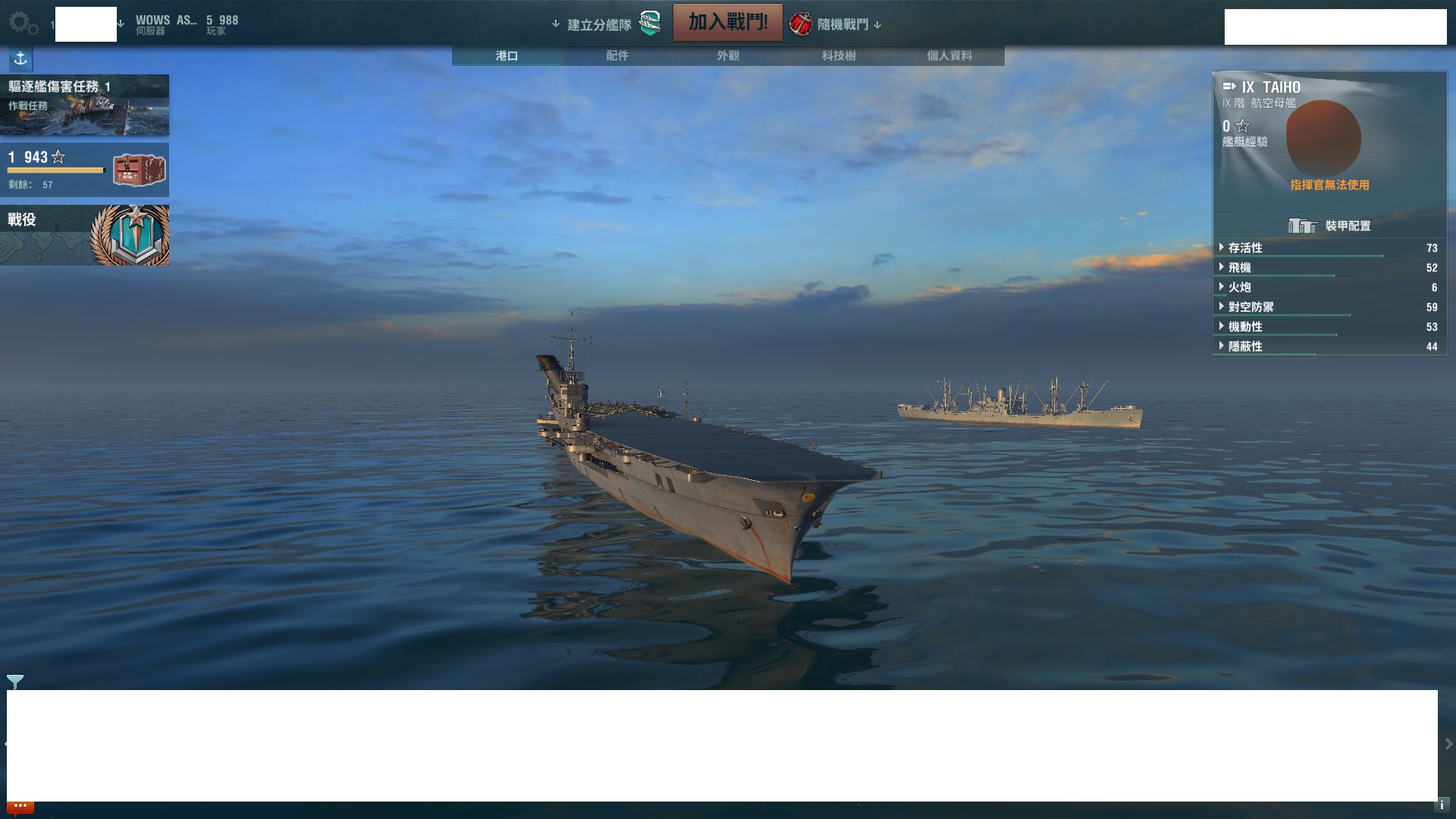The width and height of the screenshot is (1456, 819).
Task: Click the 加入戰鬥! battle button
Action: coord(727,23)
